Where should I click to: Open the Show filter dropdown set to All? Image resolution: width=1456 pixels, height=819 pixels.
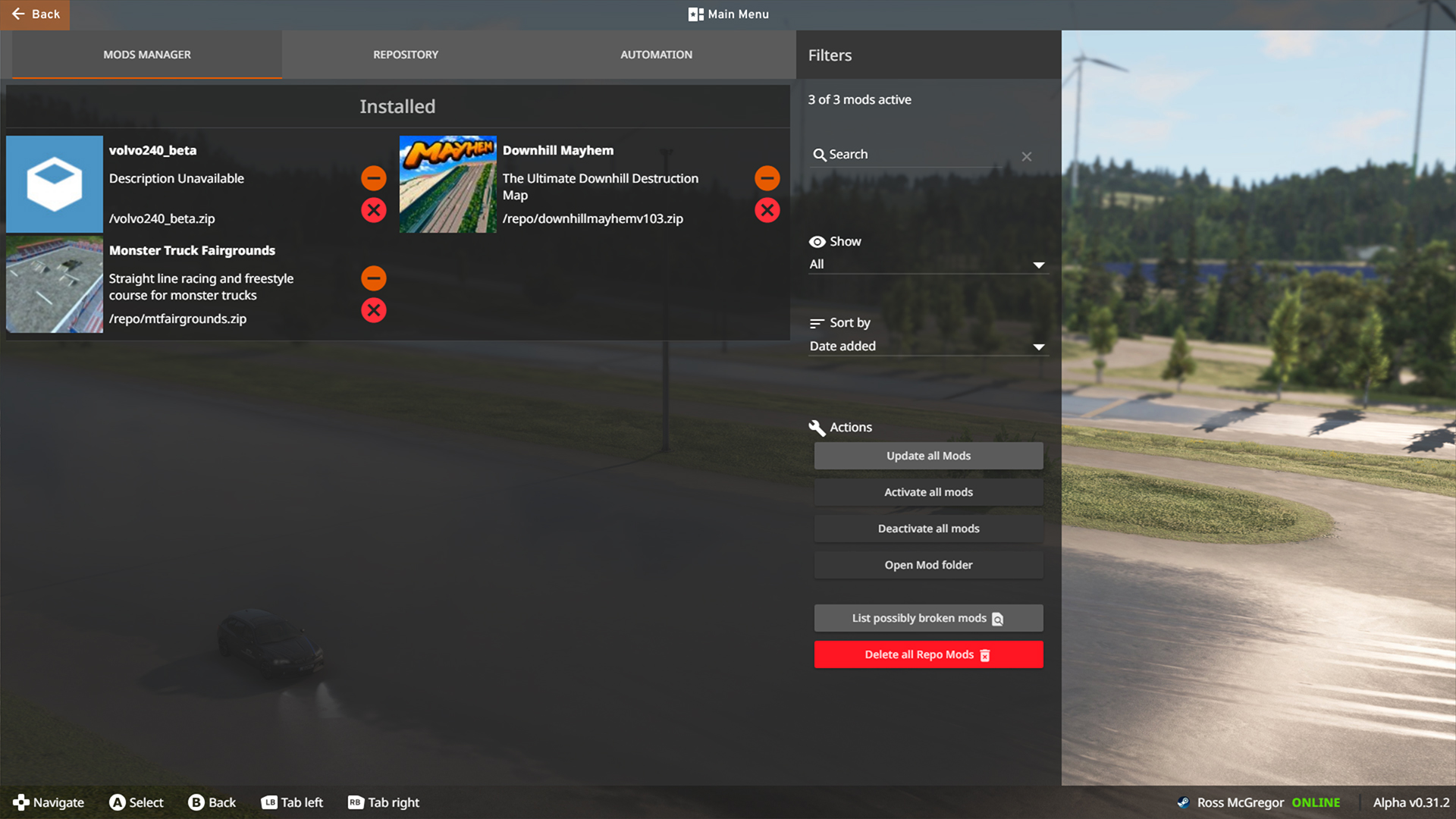927,264
